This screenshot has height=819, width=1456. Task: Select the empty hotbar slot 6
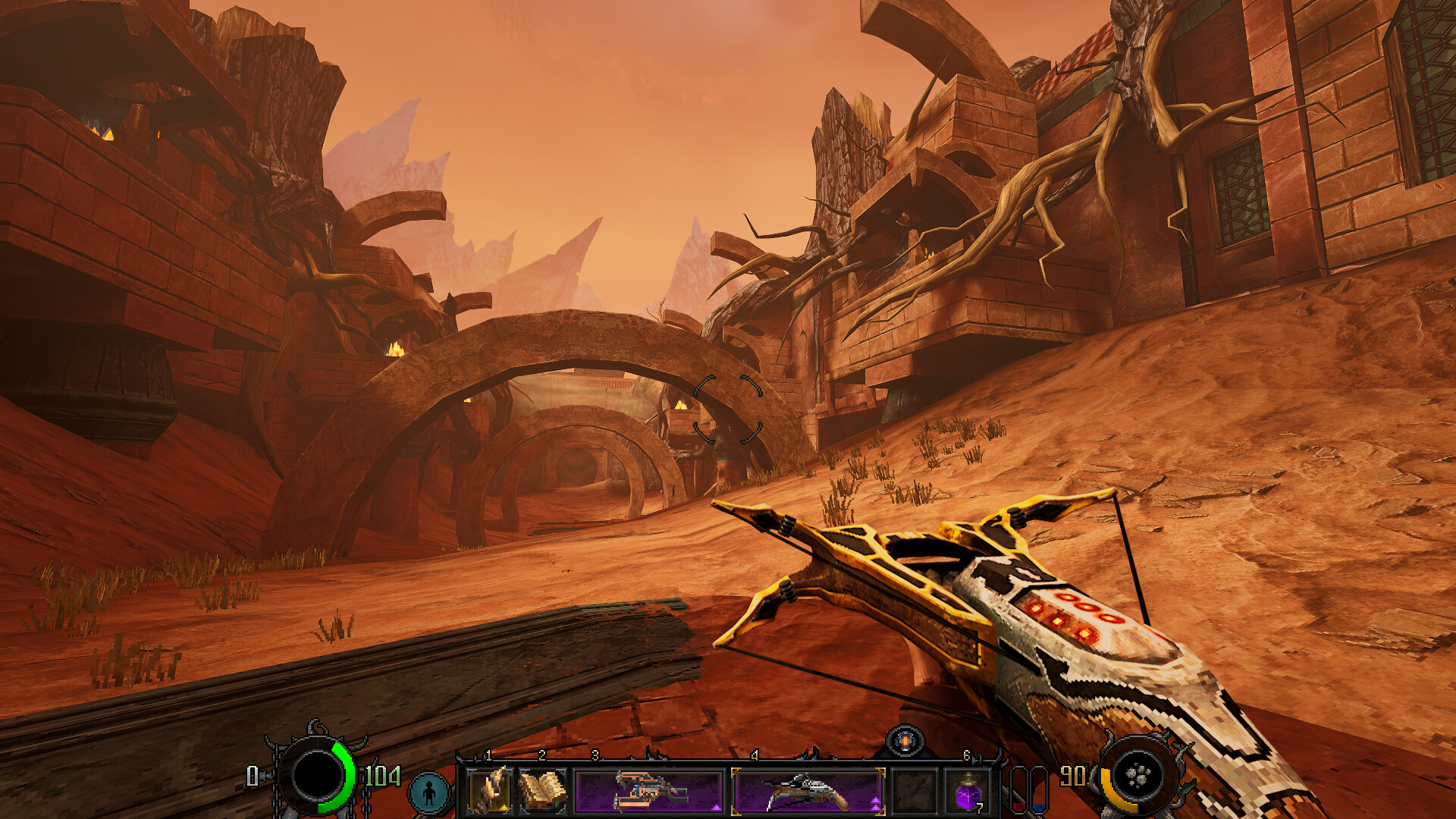[914, 789]
